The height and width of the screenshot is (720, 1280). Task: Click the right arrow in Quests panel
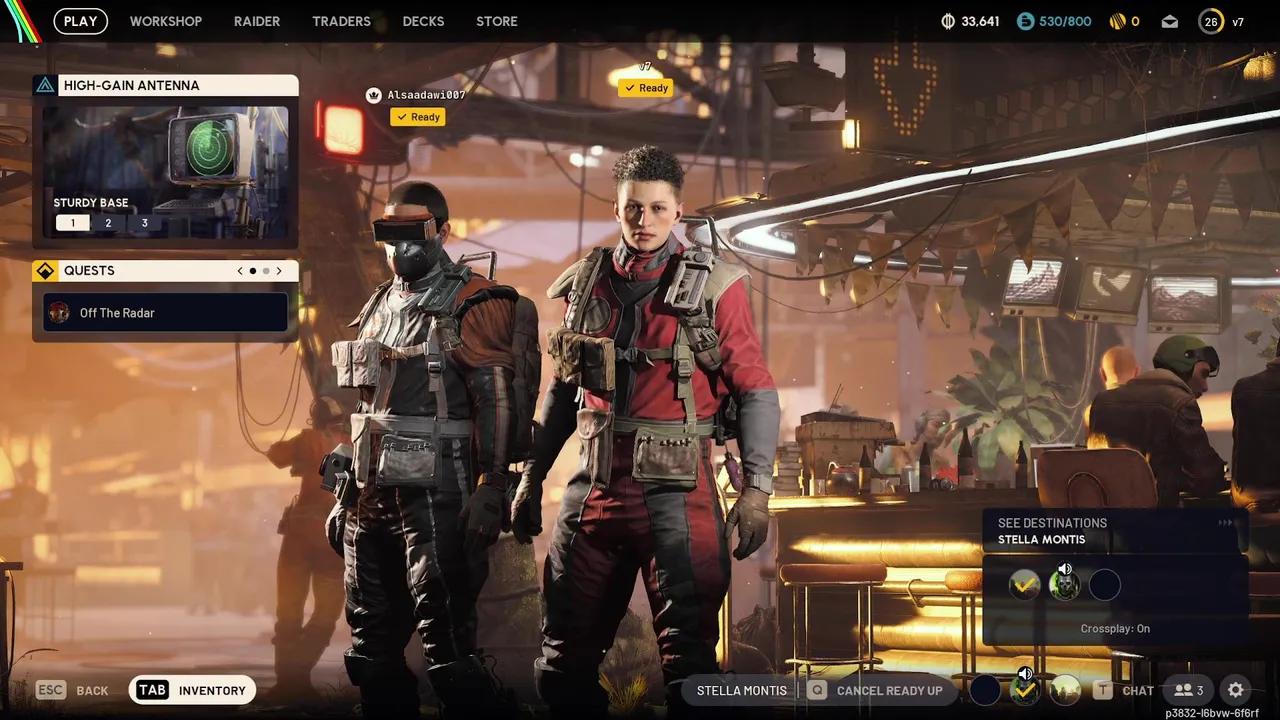tap(278, 270)
